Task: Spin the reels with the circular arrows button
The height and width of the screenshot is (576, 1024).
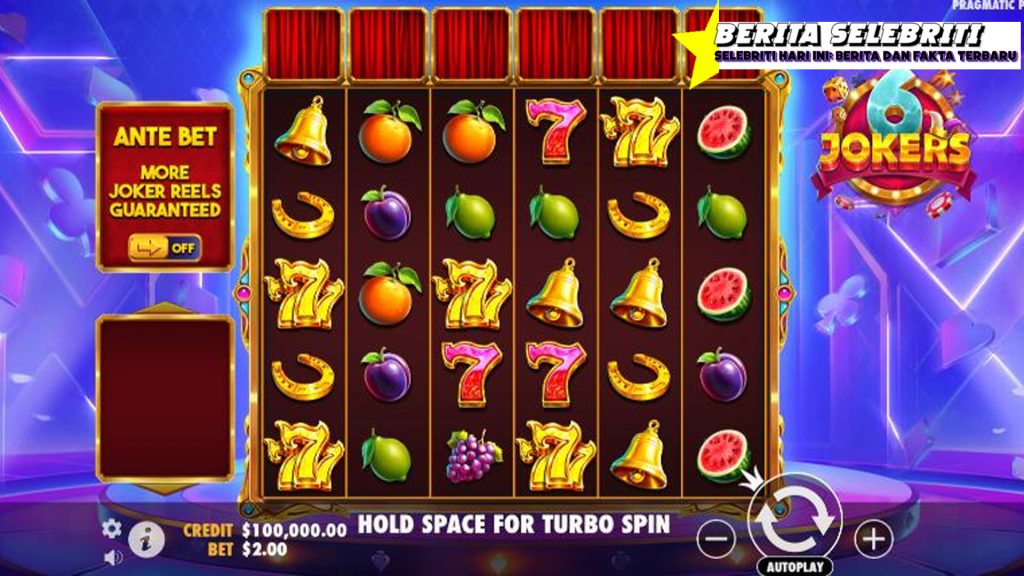Action: [x=795, y=519]
